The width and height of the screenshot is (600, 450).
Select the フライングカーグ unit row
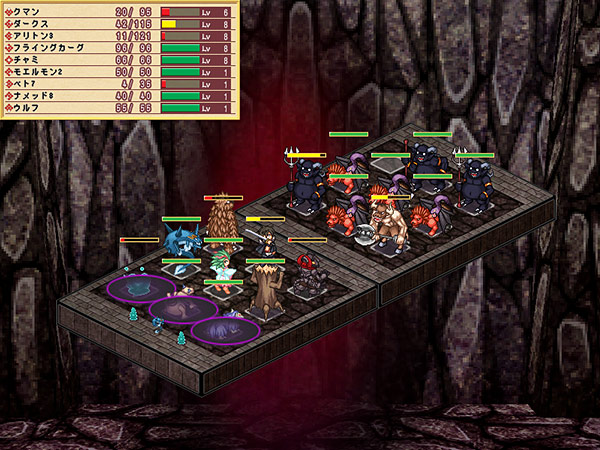(x=118, y=47)
